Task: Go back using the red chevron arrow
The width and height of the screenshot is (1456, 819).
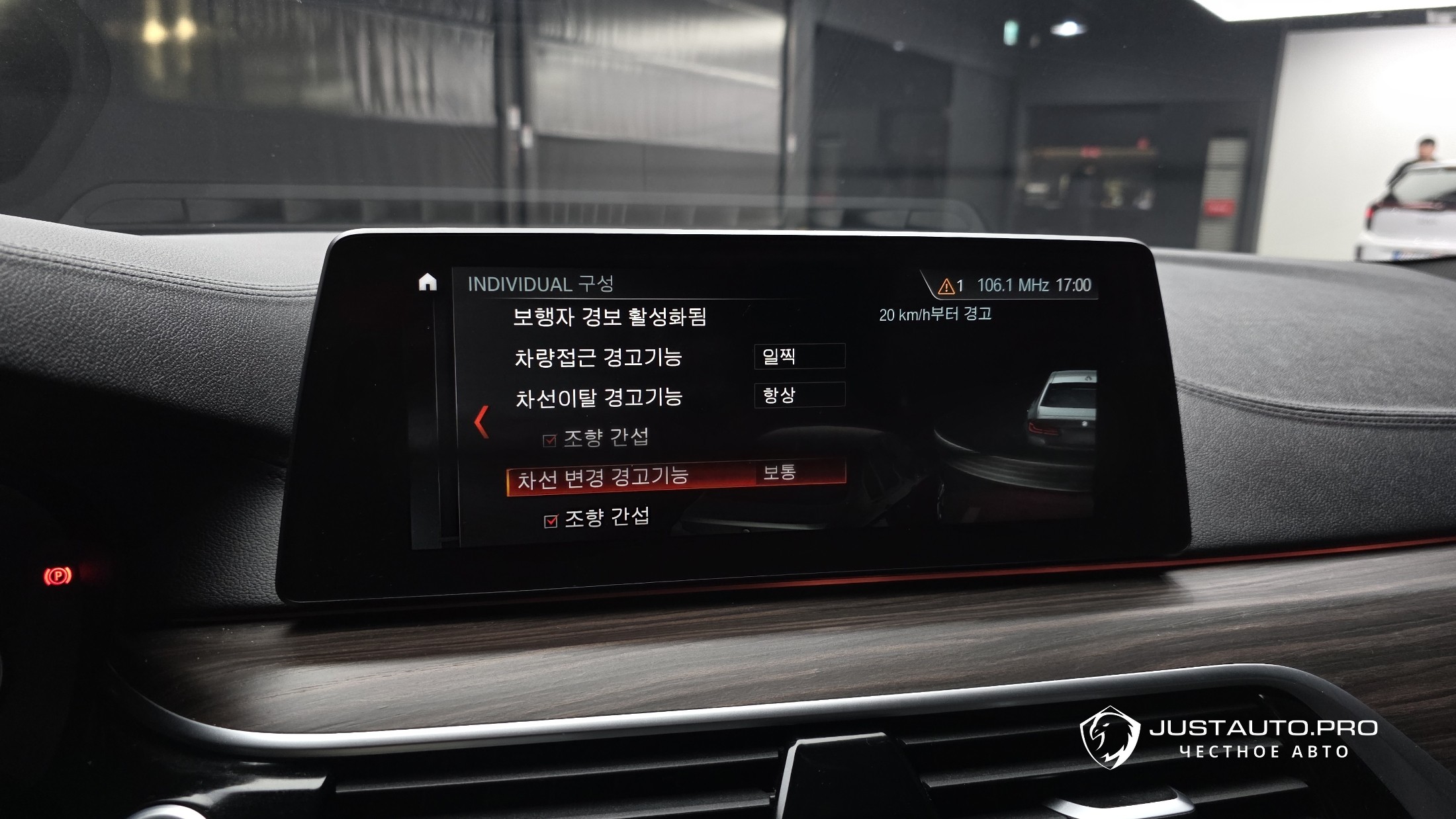Action: coord(482,422)
